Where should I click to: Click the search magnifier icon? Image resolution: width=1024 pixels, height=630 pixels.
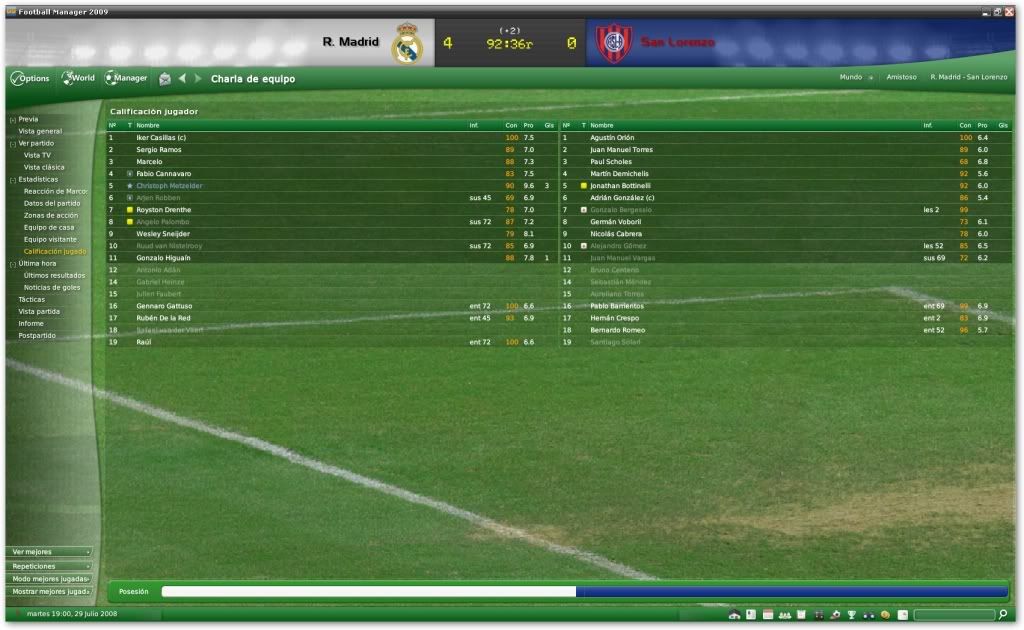[x=1003, y=613]
